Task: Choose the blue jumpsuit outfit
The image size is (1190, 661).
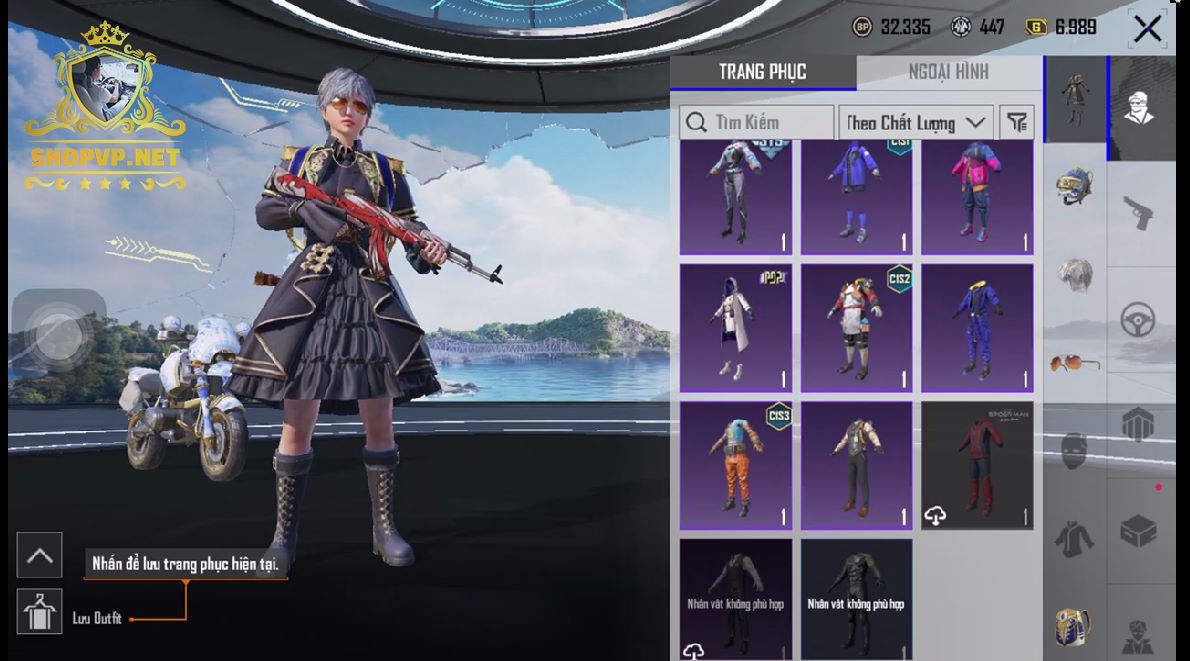Action: 977,328
